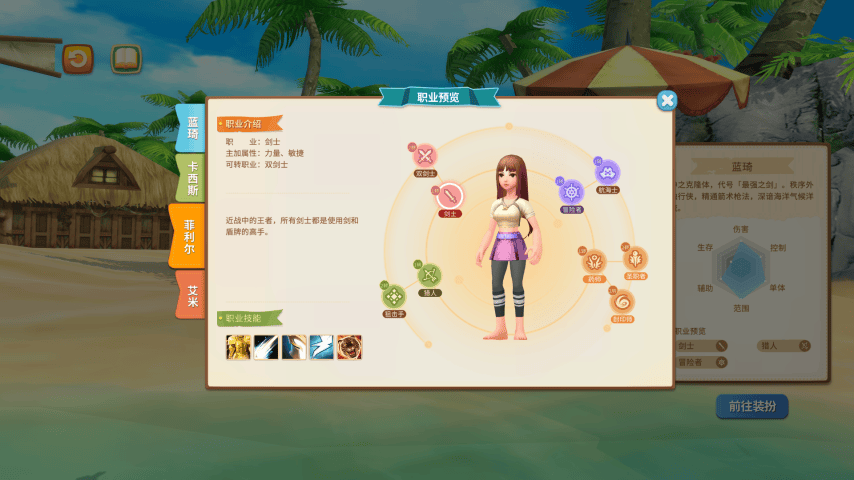The width and height of the screenshot is (854, 480).
Task: View the golden armor class skill
Action: coord(237,347)
